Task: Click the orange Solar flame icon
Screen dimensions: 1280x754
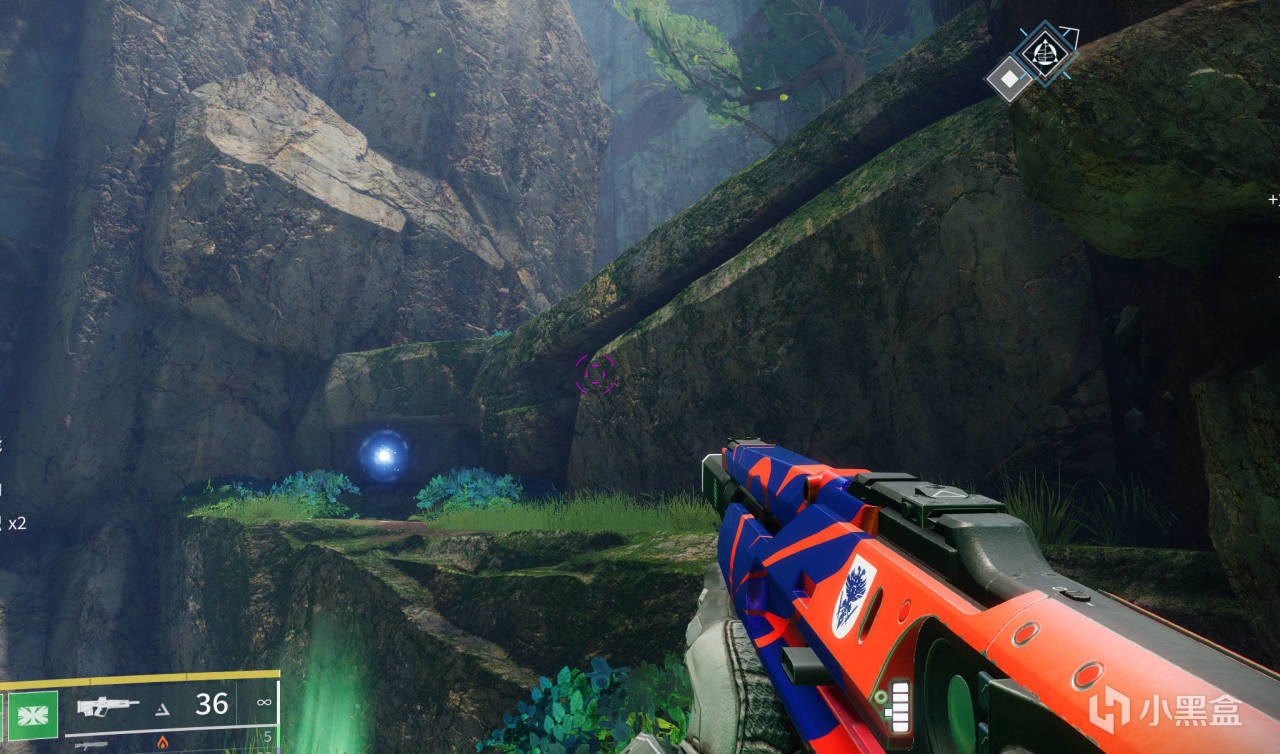Action: coord(163,742)
